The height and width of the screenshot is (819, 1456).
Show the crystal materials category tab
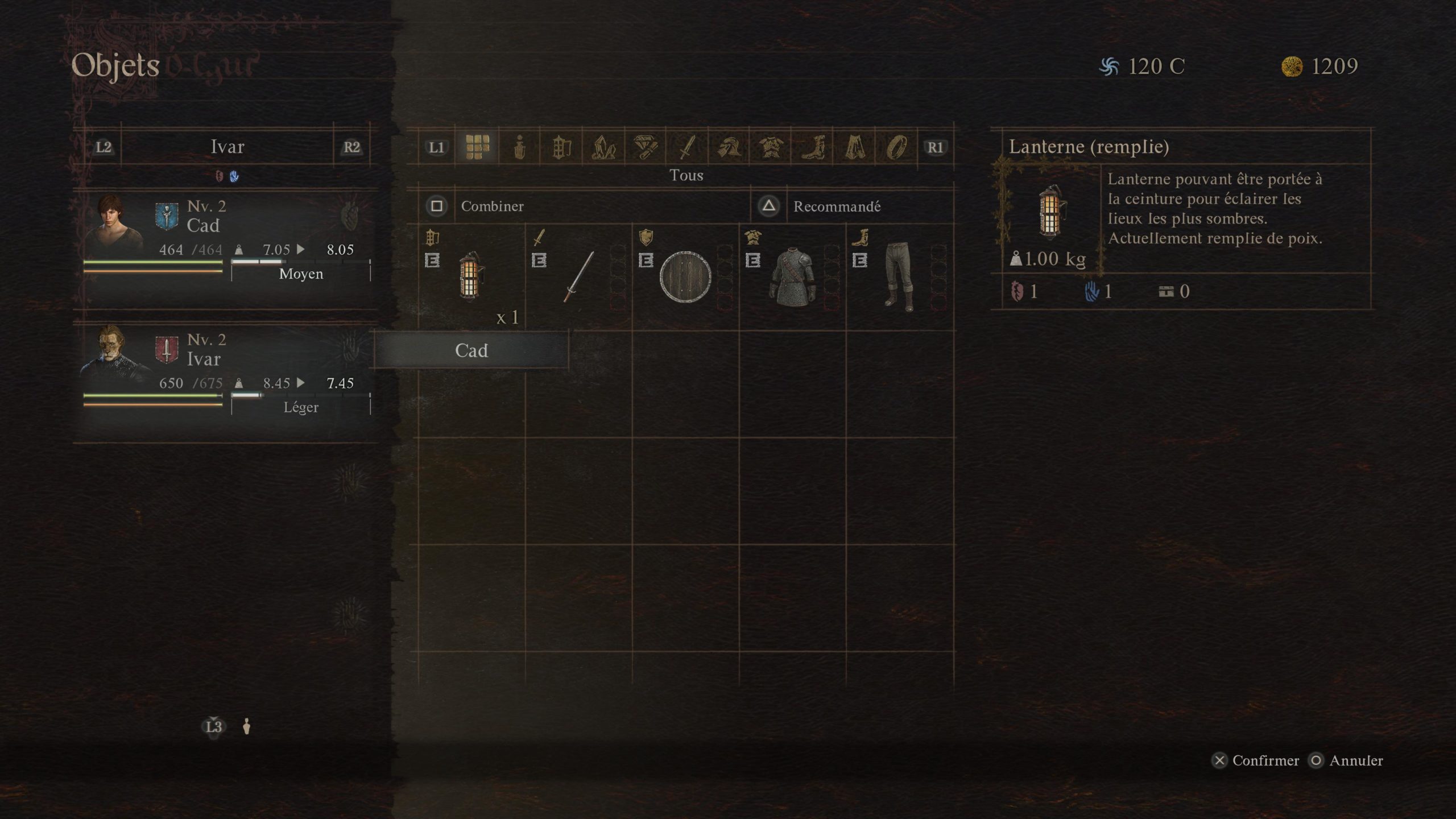tap(603, 148)
